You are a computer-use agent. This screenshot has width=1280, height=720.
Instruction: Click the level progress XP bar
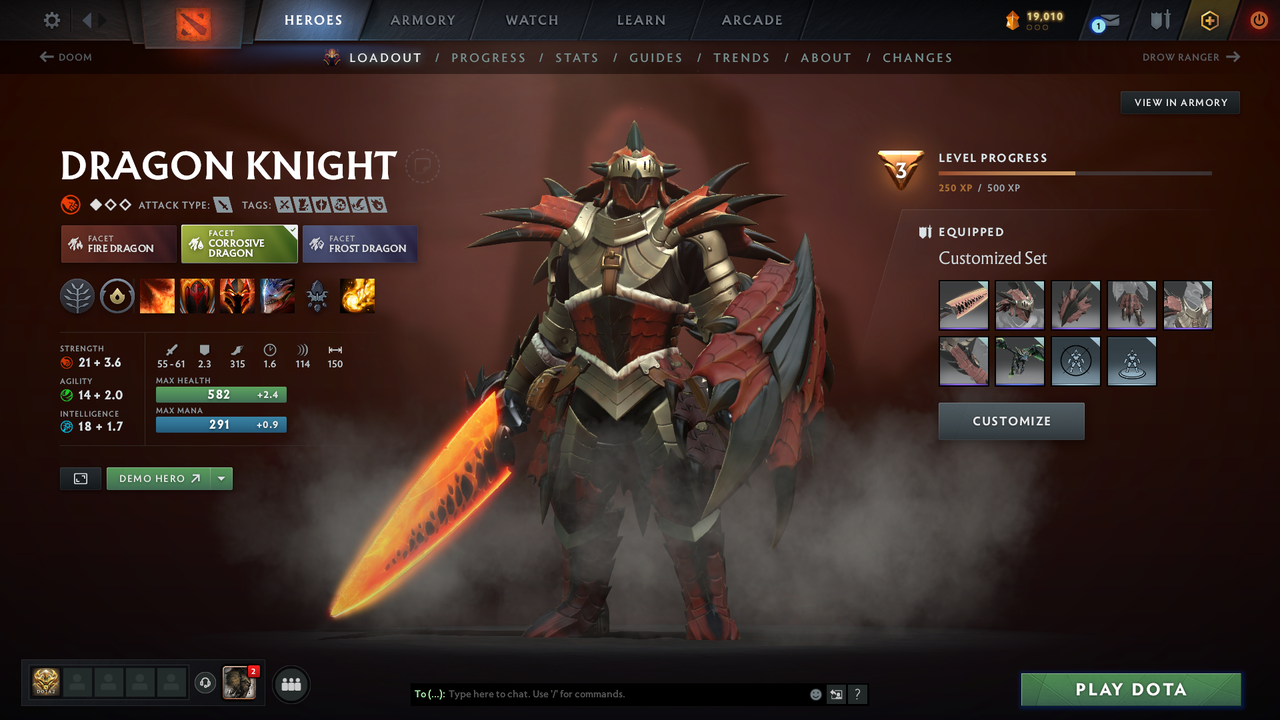click(1076, 171)
